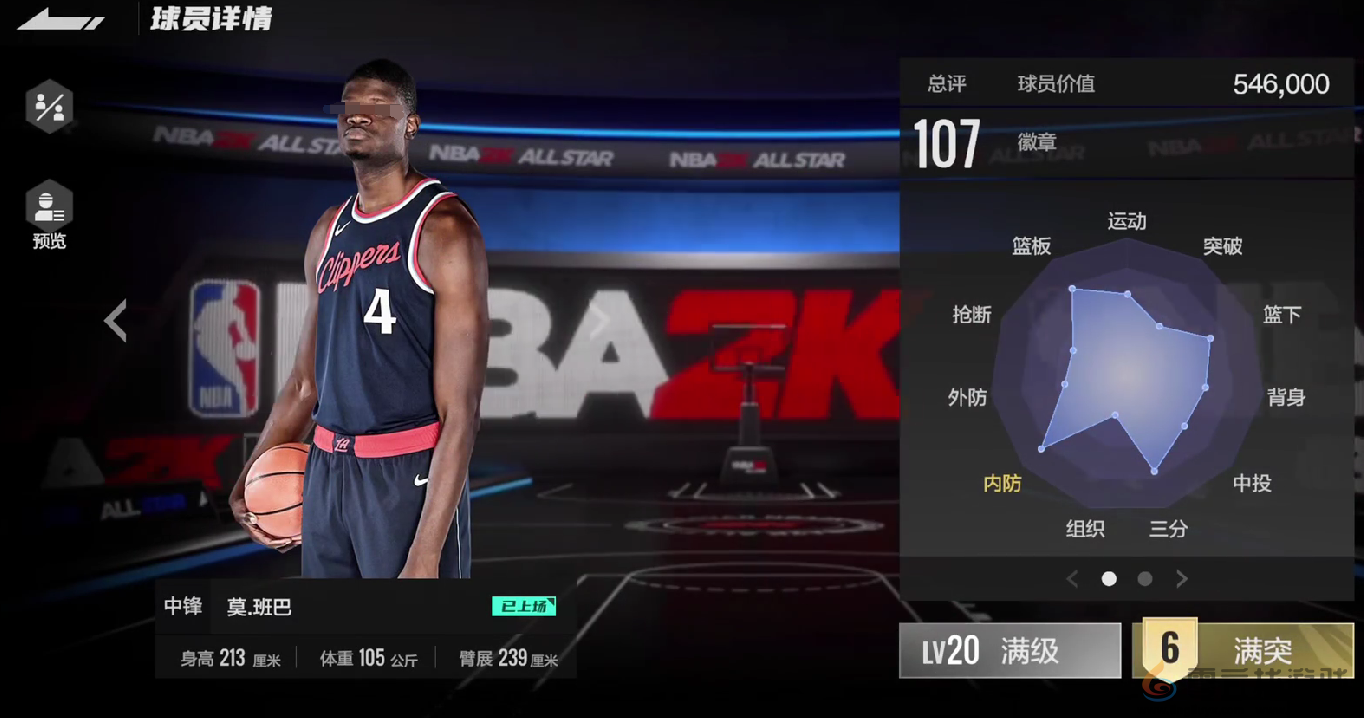This screenshot has height=718, width=1364.
Task: Select the 内防 attribute label on radar
Action: click(1002, 484)
